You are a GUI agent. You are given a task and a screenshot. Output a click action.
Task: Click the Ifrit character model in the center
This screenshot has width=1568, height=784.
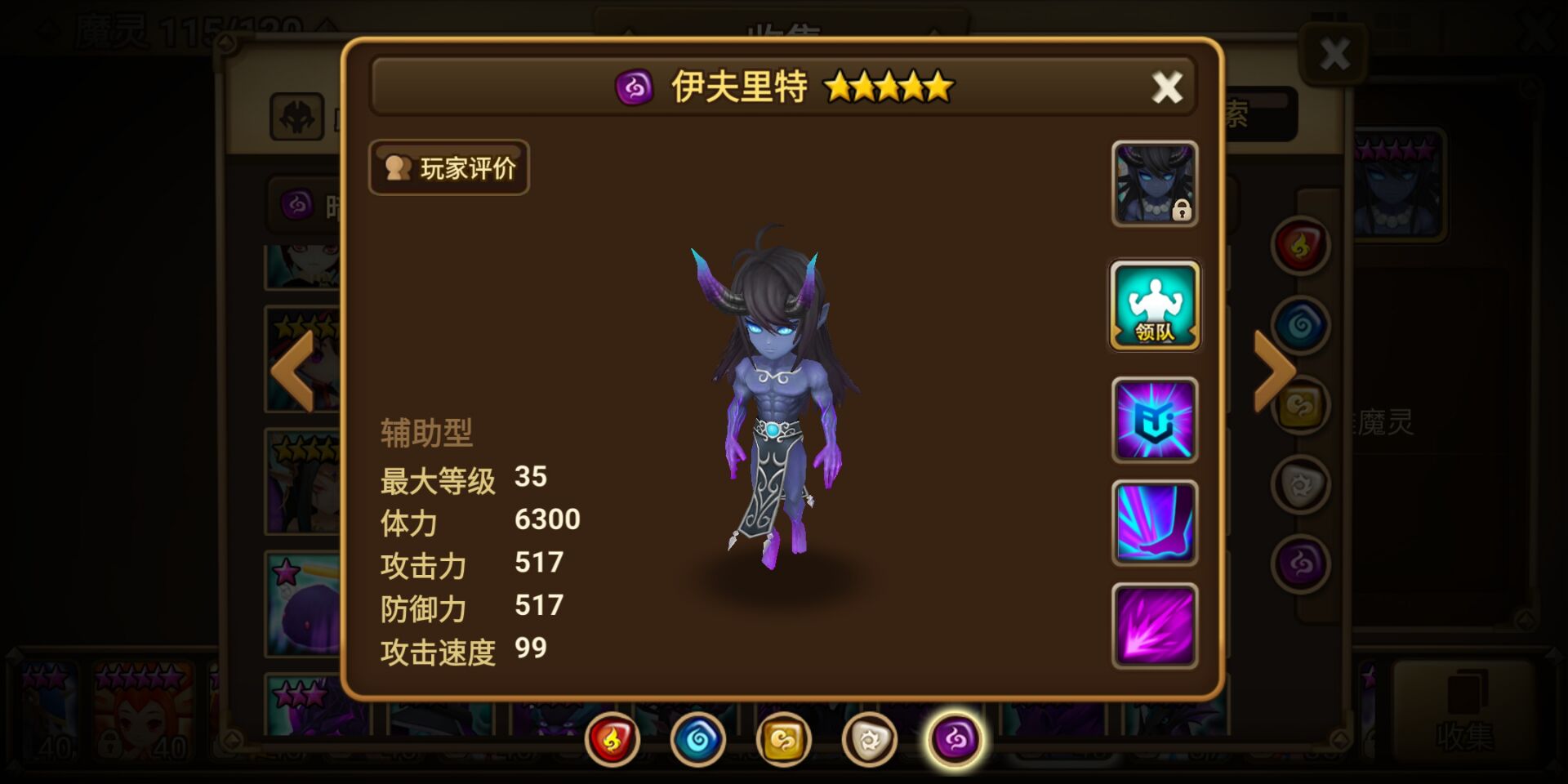(776, 392)
